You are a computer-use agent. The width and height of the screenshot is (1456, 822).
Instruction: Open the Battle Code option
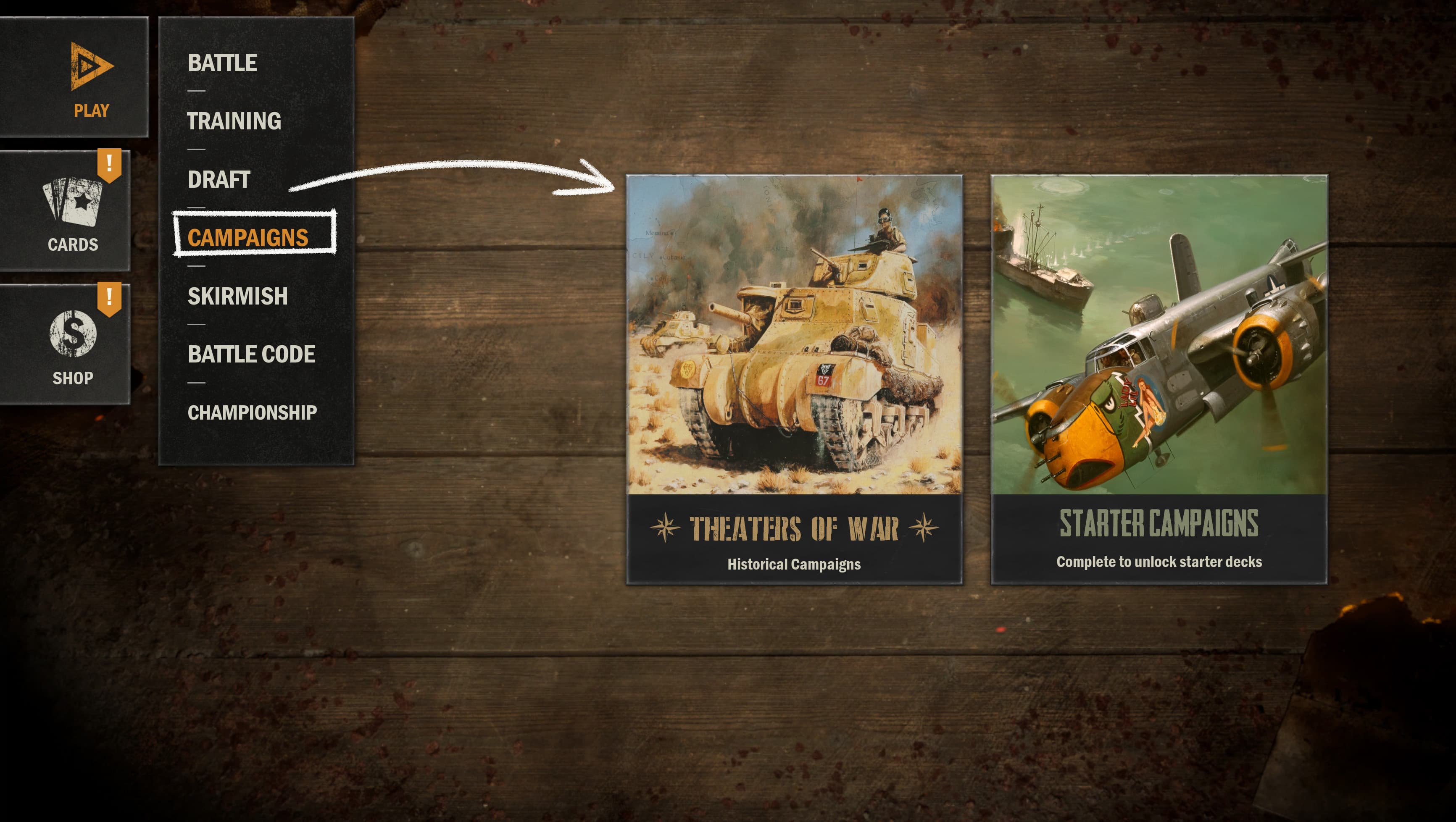[252, 354]
